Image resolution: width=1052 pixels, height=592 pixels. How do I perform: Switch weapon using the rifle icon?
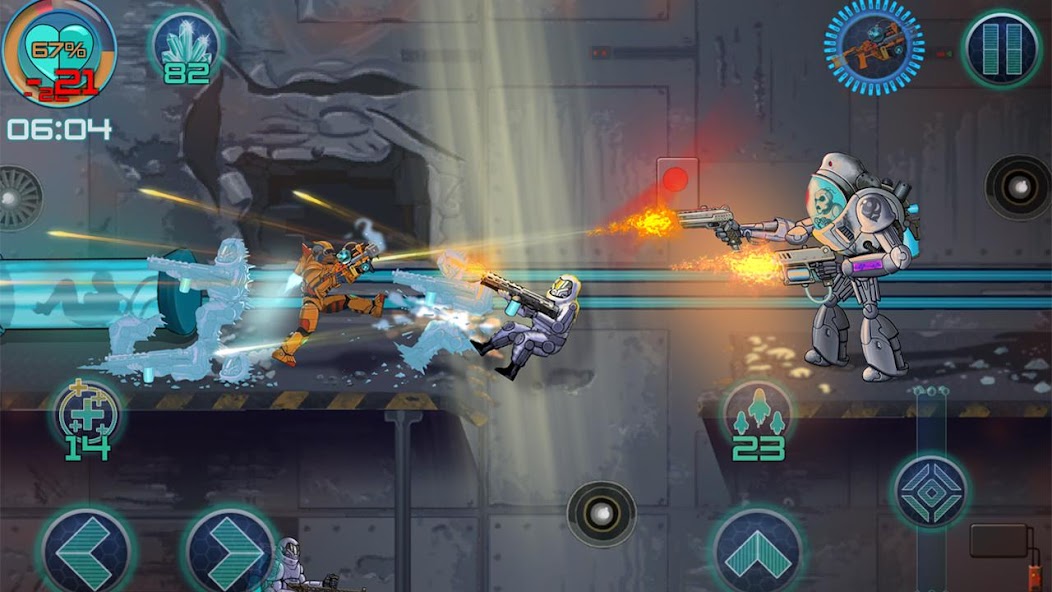click(873, 45)
